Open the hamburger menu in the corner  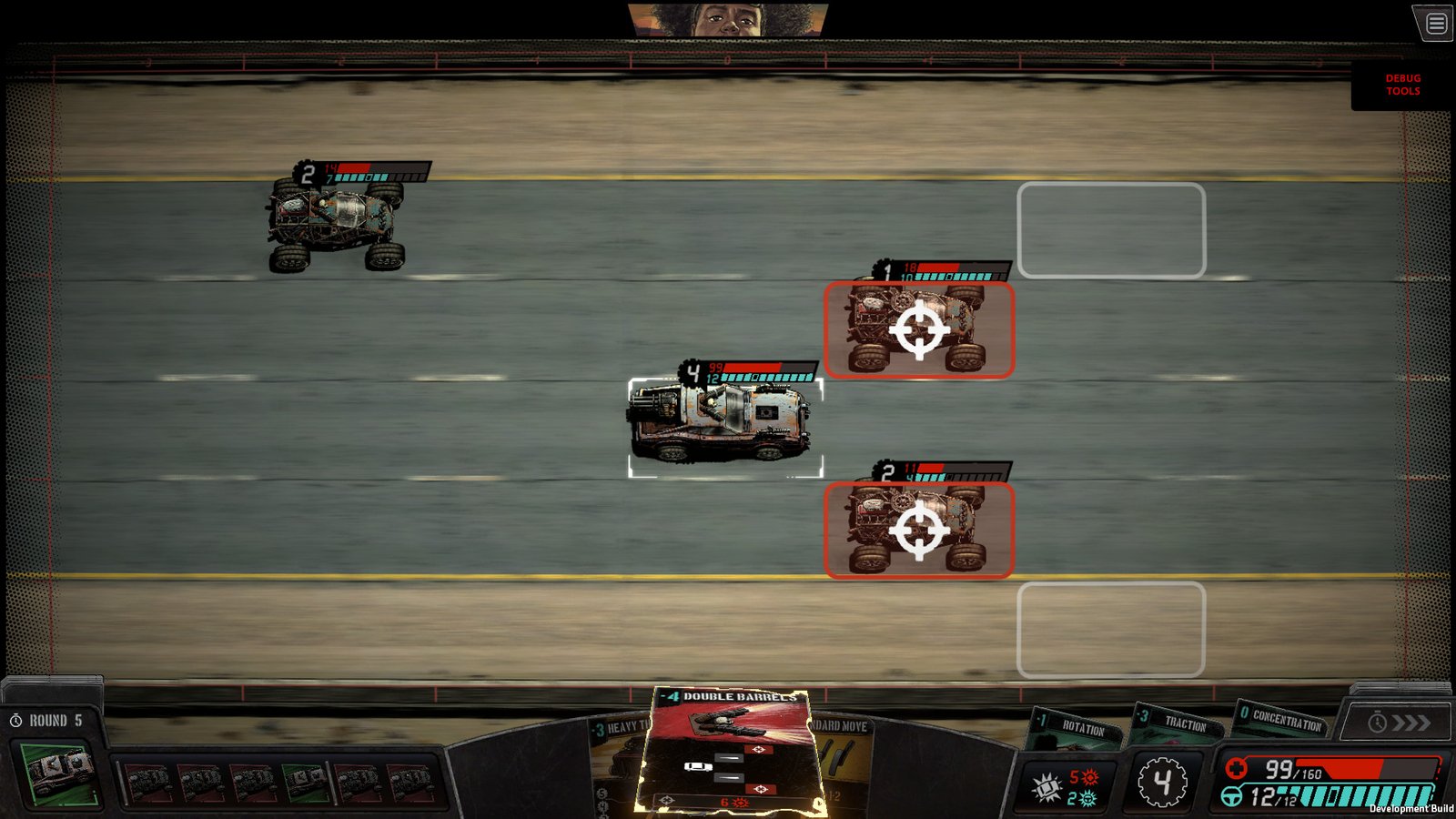pos(1436,24)
